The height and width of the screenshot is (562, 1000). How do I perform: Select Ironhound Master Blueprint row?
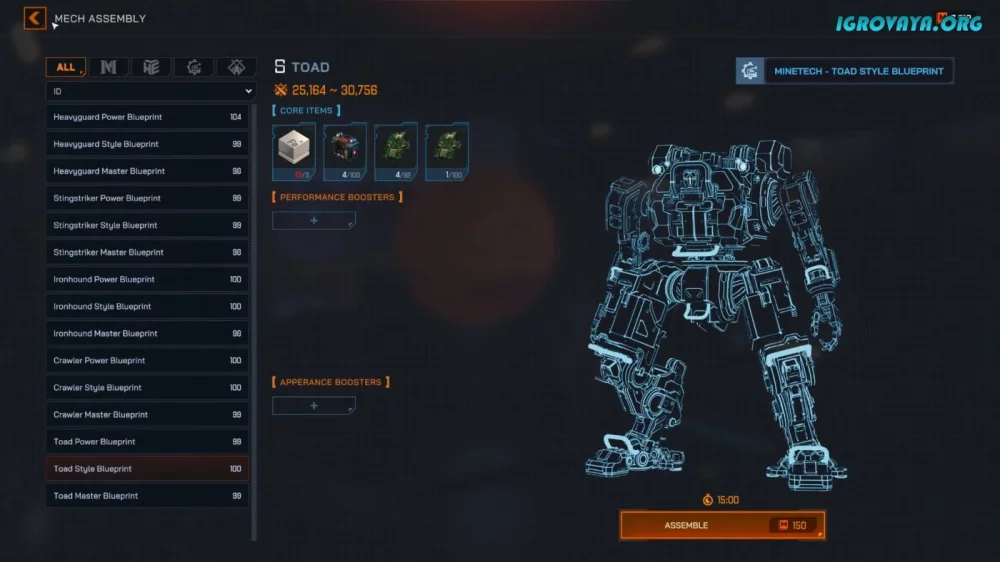coord(148,333)
